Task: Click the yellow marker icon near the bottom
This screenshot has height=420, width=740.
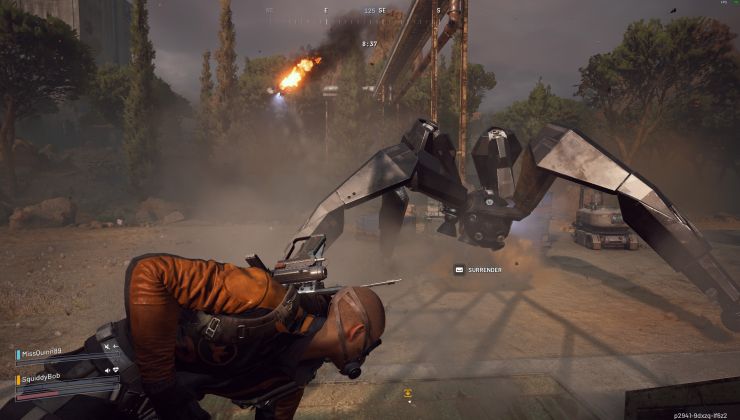Action: tap(407, 393)
